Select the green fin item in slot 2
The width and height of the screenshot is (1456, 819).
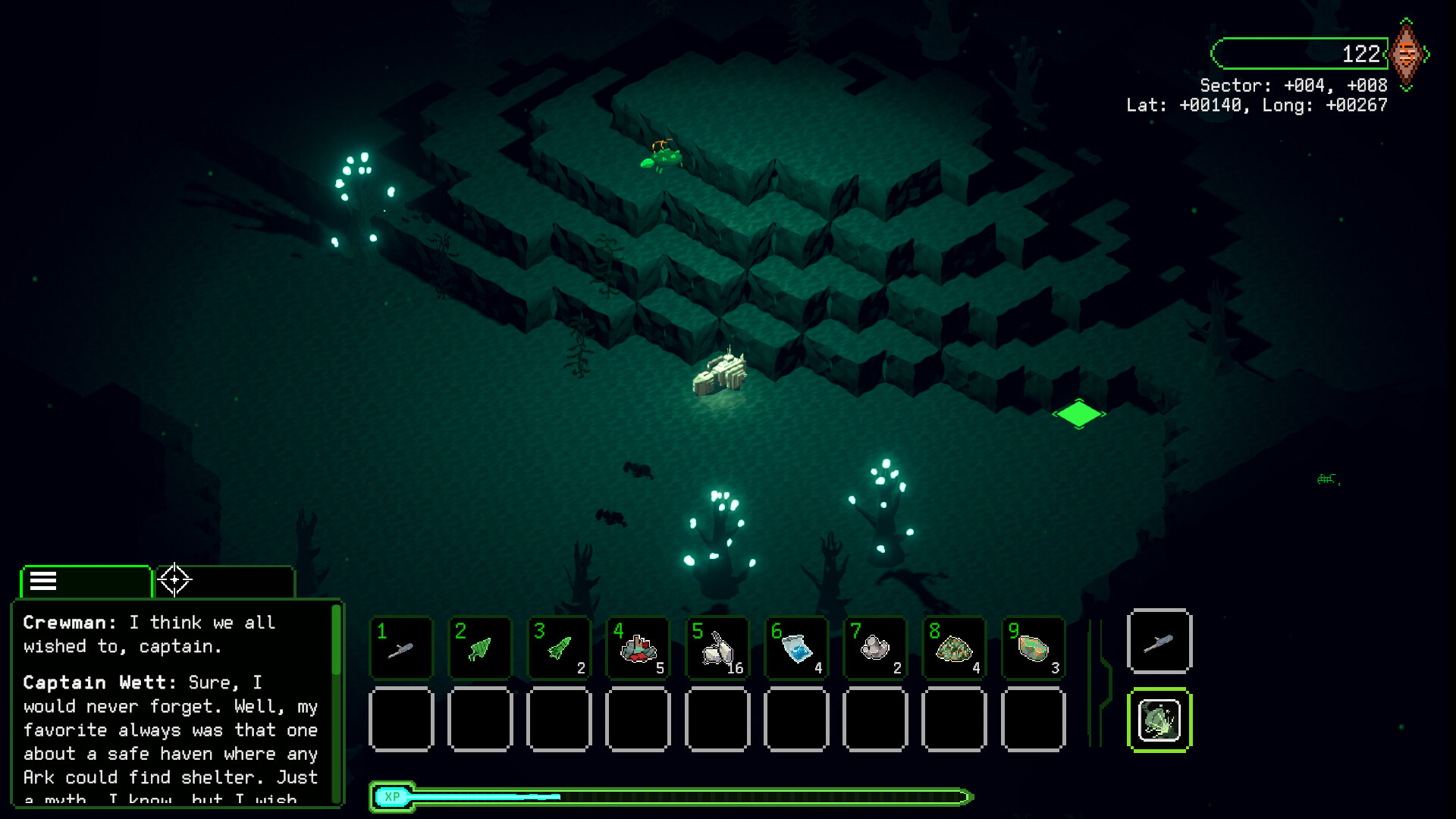(480, 648)
